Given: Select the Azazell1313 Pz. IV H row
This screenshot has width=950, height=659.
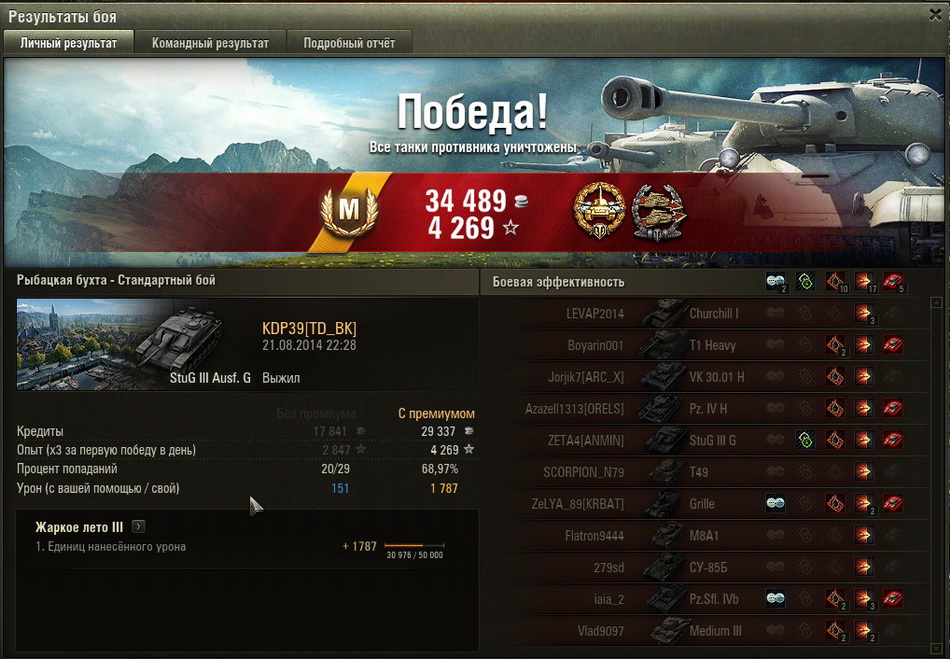Looking at the screenshot, I should [700, 409].
